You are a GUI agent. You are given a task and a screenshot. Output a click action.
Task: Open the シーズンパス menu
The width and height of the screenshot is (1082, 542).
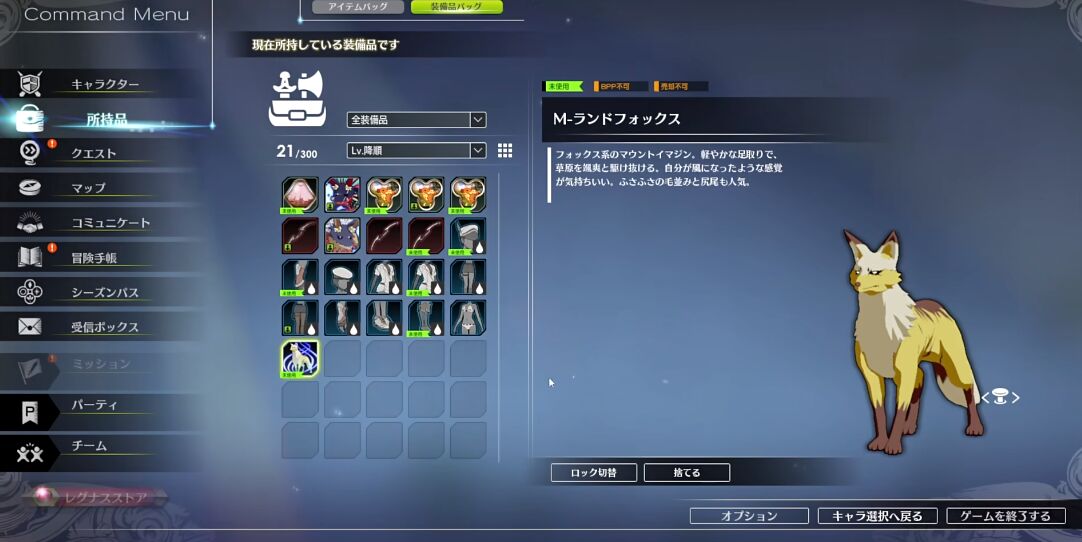(x=104, y=293)
